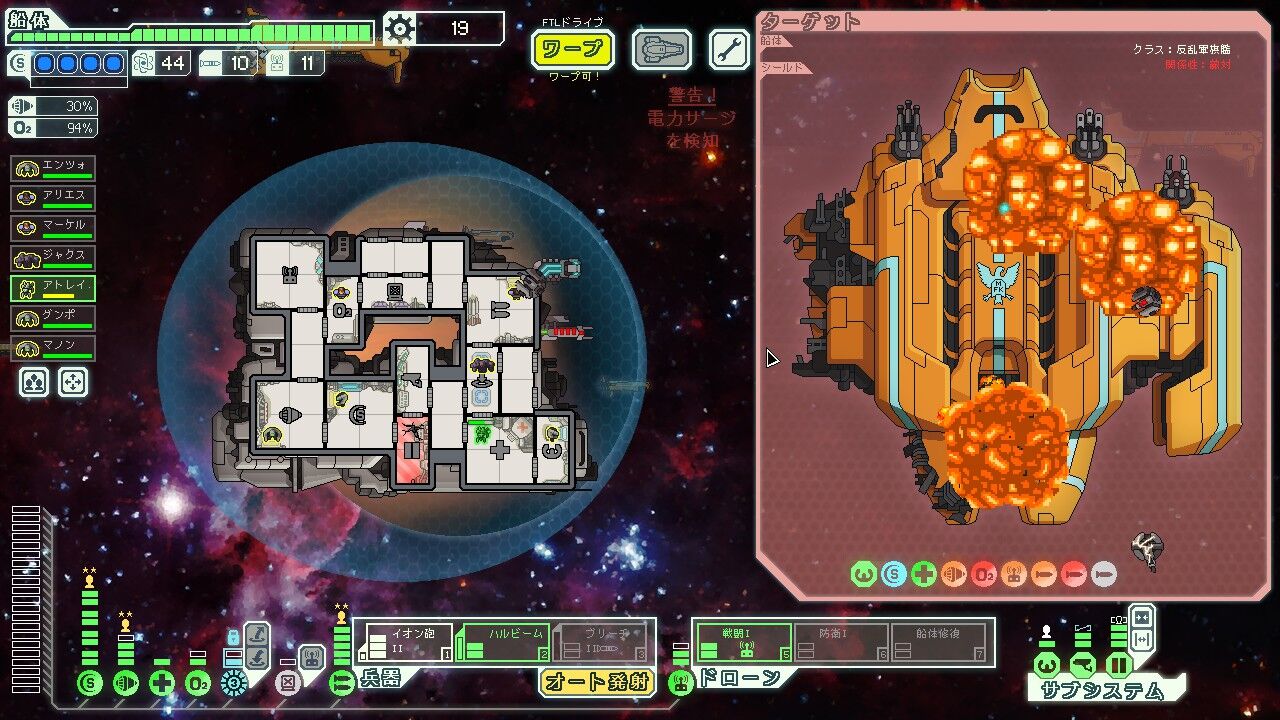Save crew station positions
This screenshot has width=1280, height=720.
[34, 382]
